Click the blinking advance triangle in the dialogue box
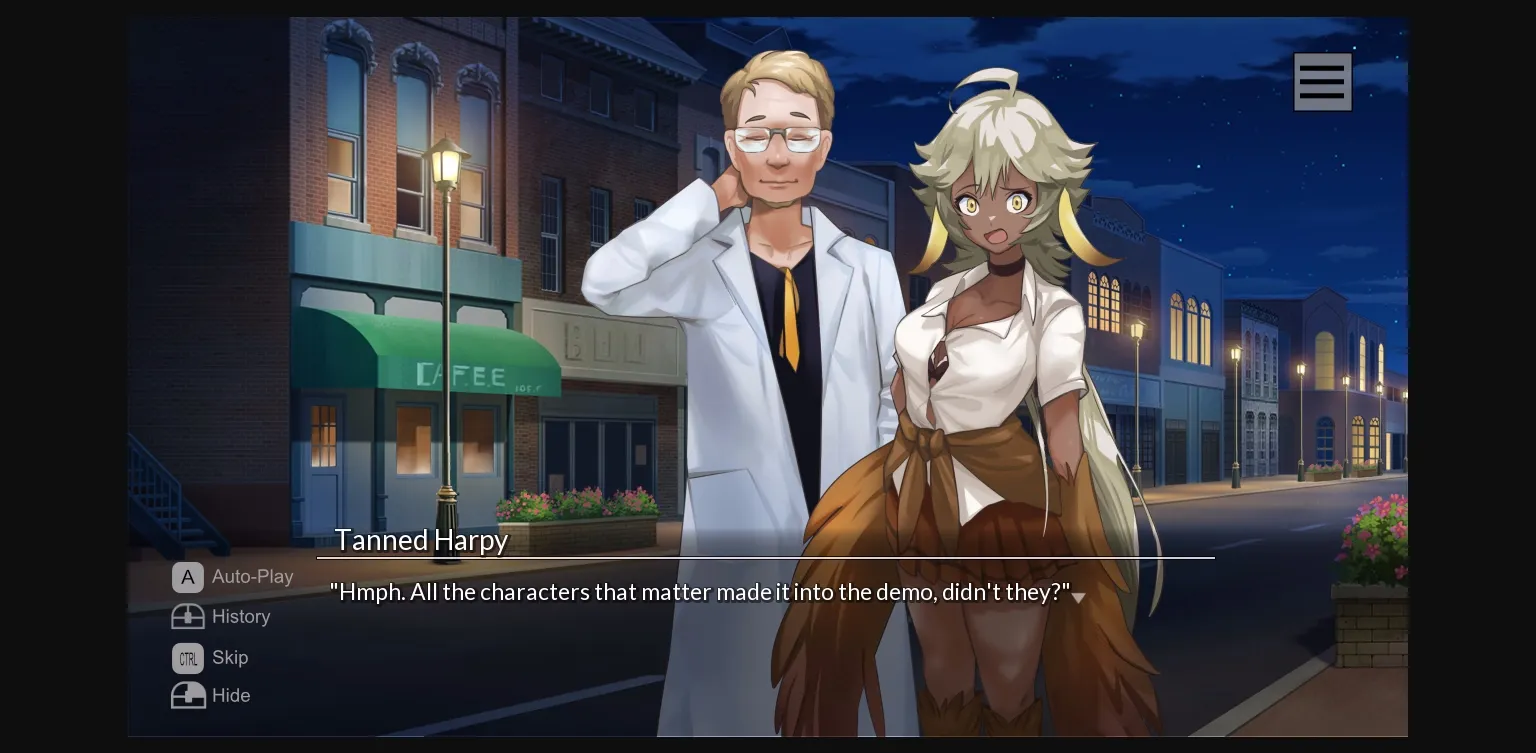The width and height of the screenshot is (1536, 753). click(x=1080, y=596)
